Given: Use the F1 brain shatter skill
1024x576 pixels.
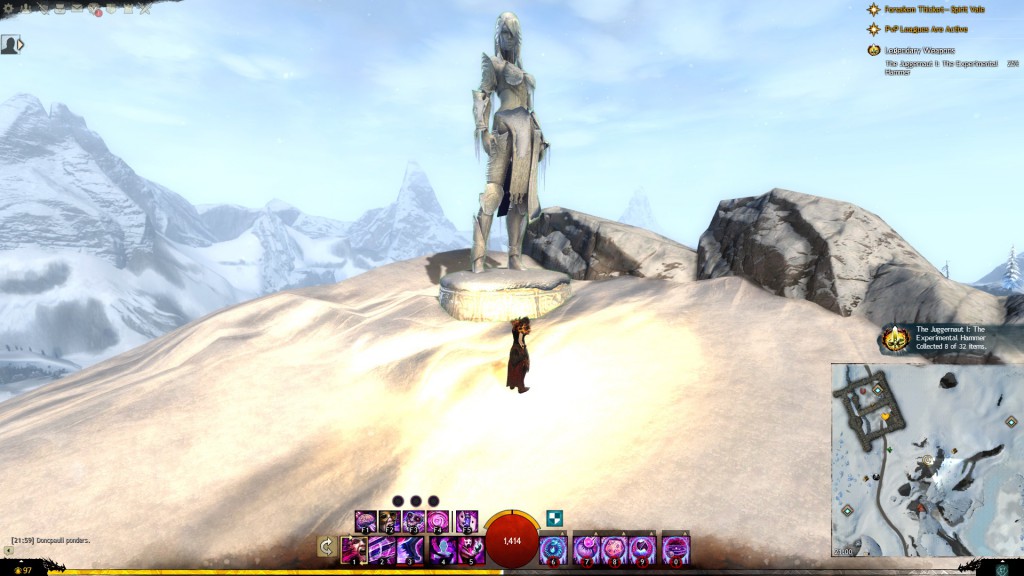Looking at the screenshot, I should point(365,521).
